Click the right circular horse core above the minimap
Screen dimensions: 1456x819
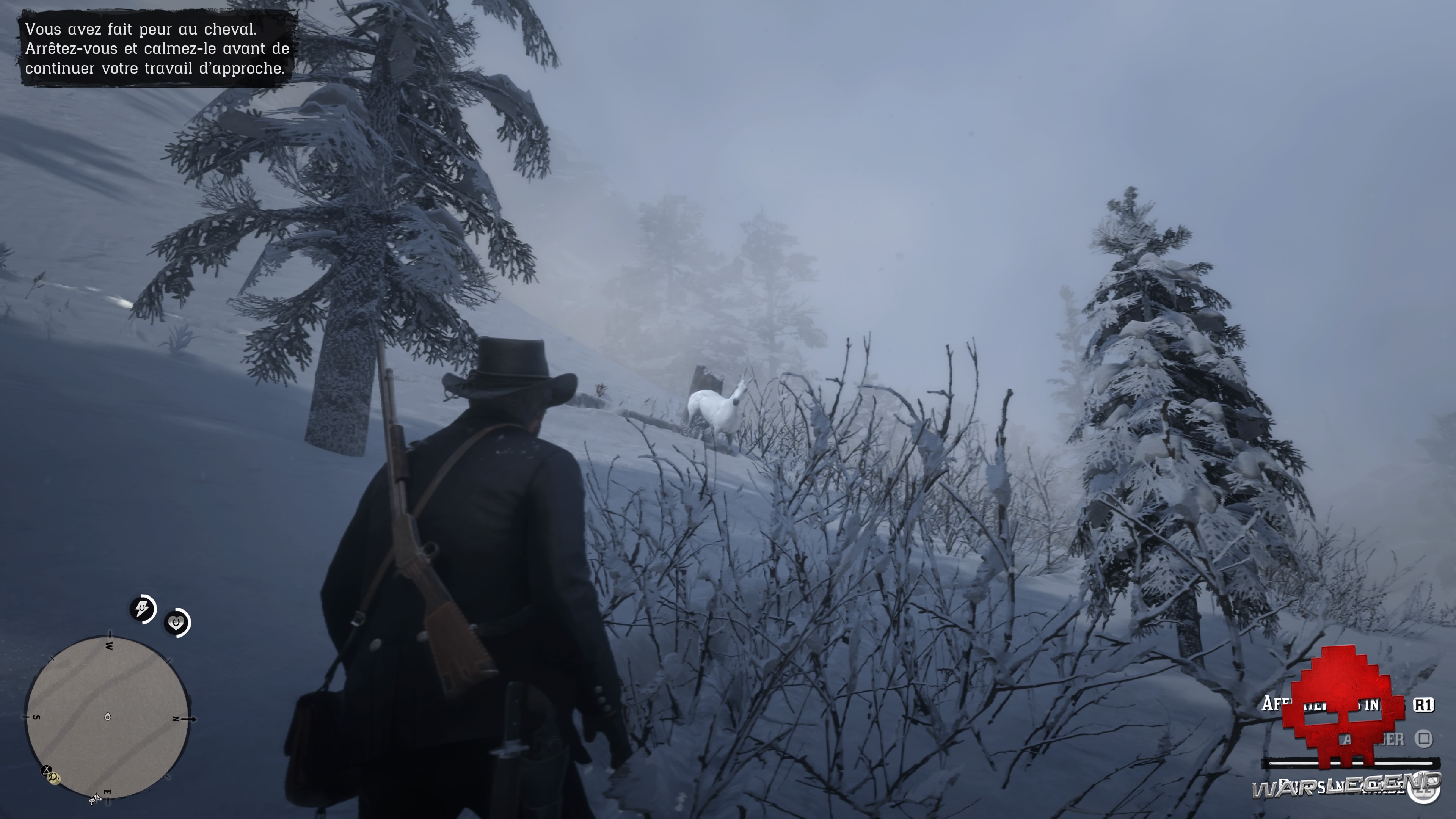[x=176, y=623]
